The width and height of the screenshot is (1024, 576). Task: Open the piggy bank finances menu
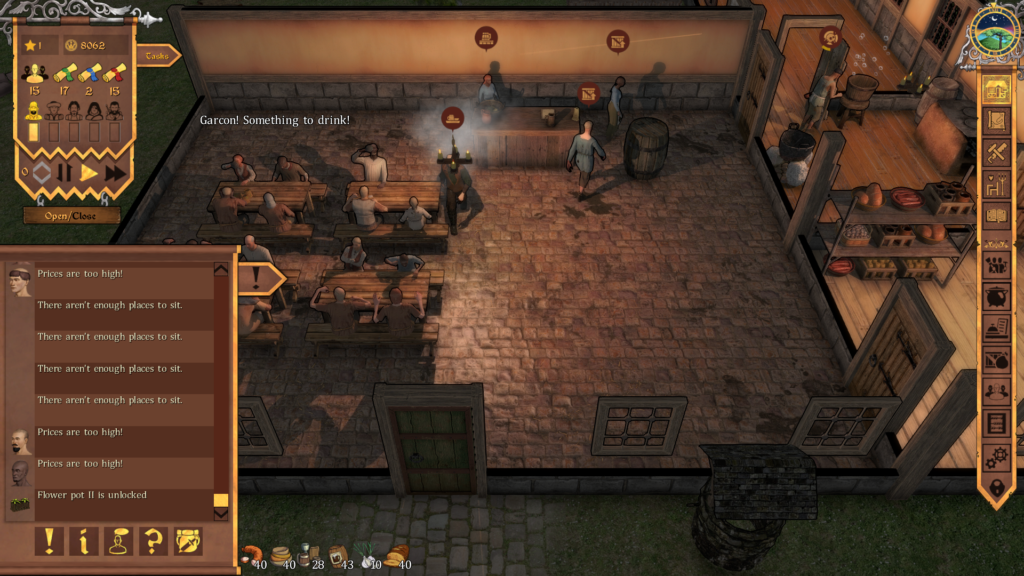pyautogui.click(x=995, y=297)
